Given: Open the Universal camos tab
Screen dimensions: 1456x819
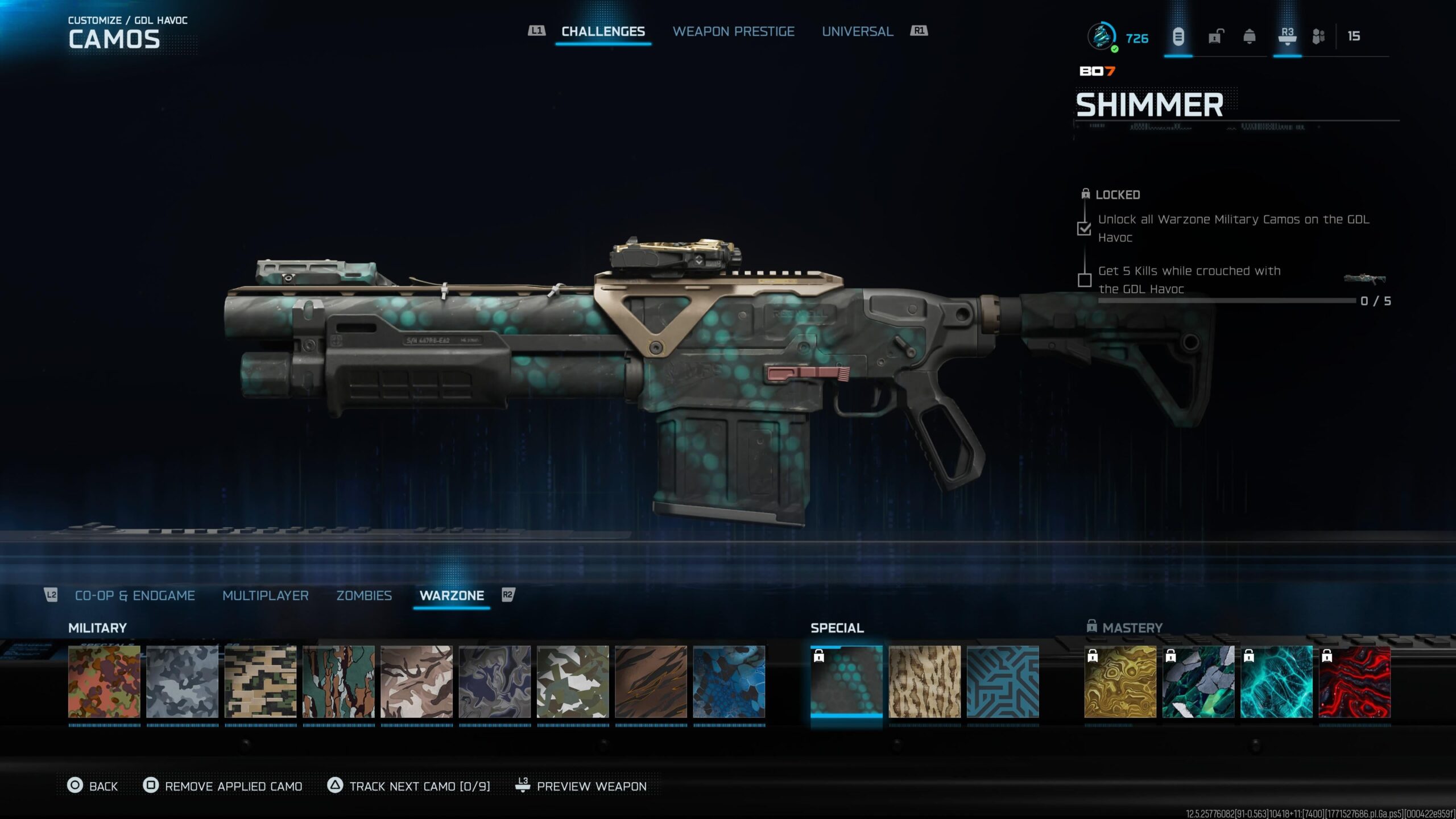Looking at the screenshot, I should (x=857, y=31).
